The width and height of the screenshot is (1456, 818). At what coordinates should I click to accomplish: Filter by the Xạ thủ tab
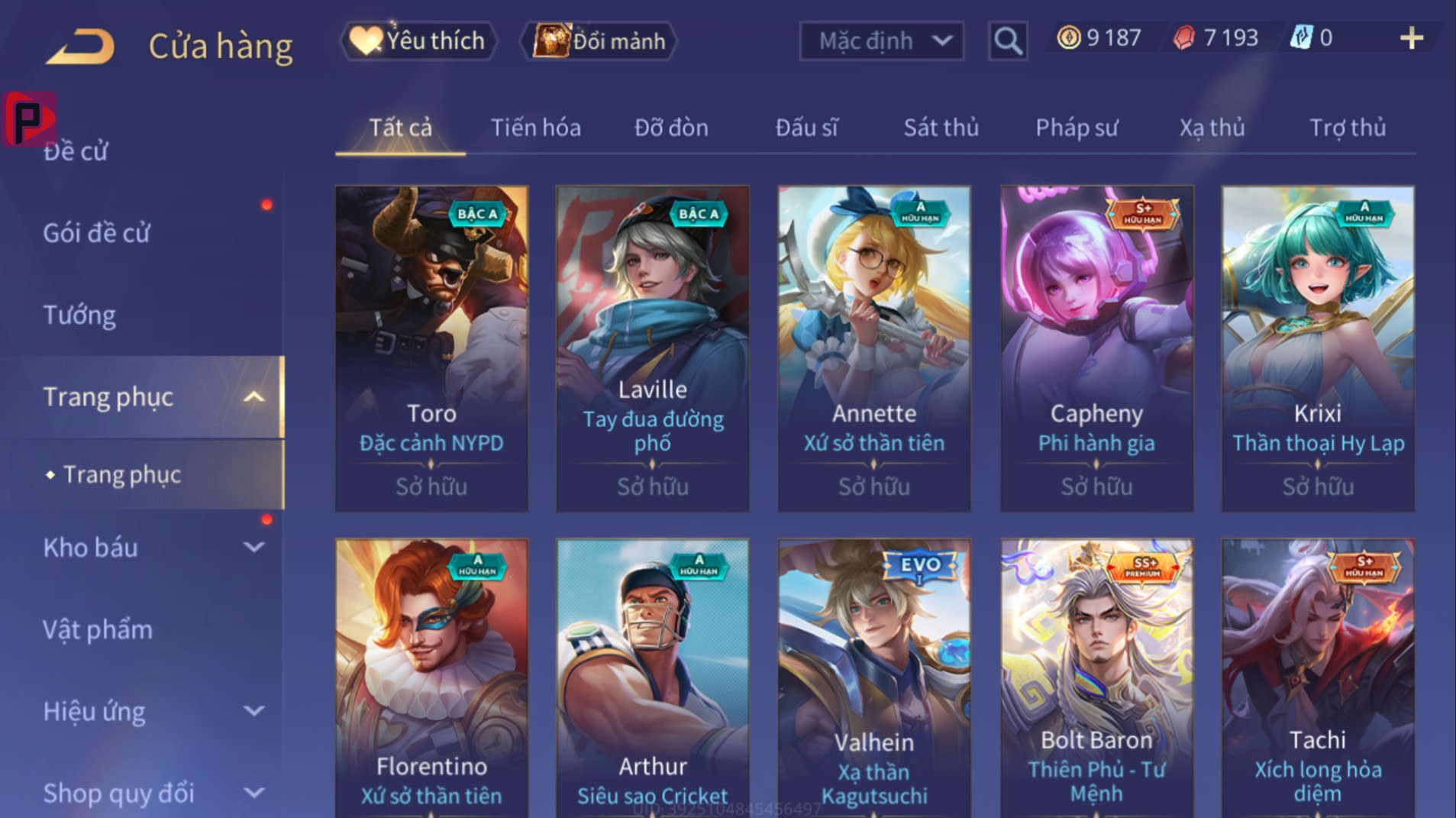(1212, 128)
